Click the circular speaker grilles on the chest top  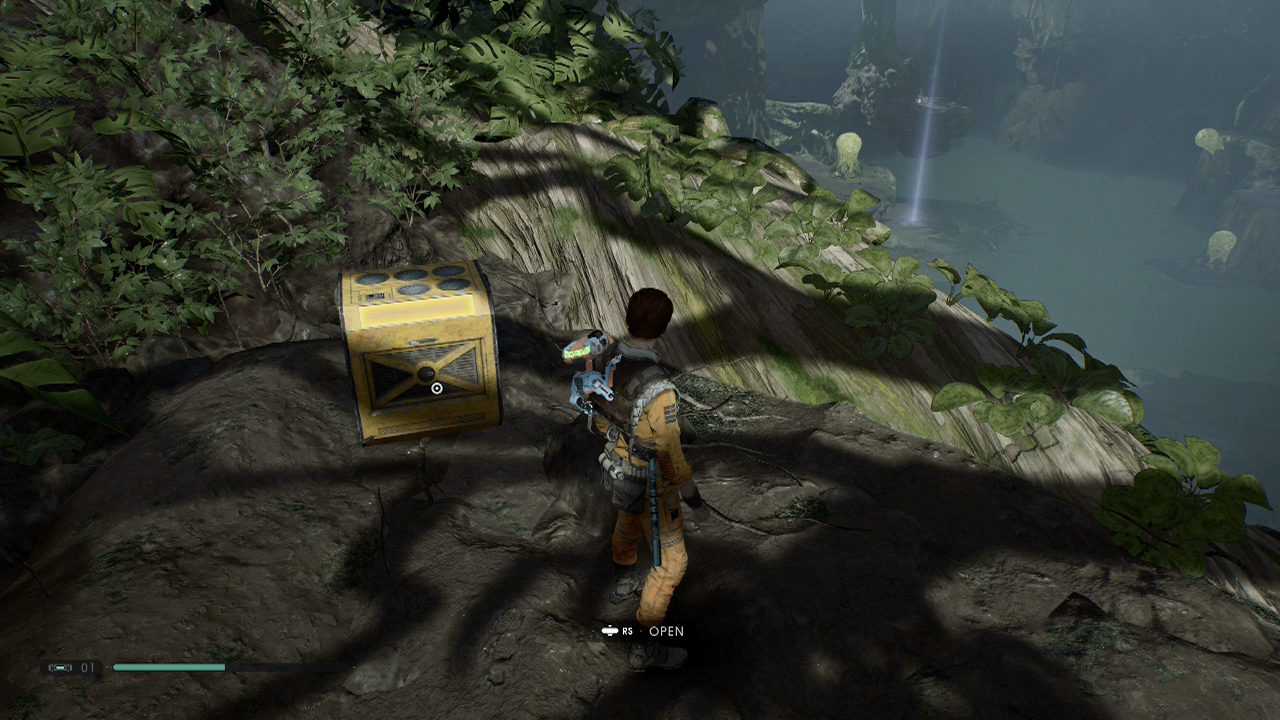point(412,281)
